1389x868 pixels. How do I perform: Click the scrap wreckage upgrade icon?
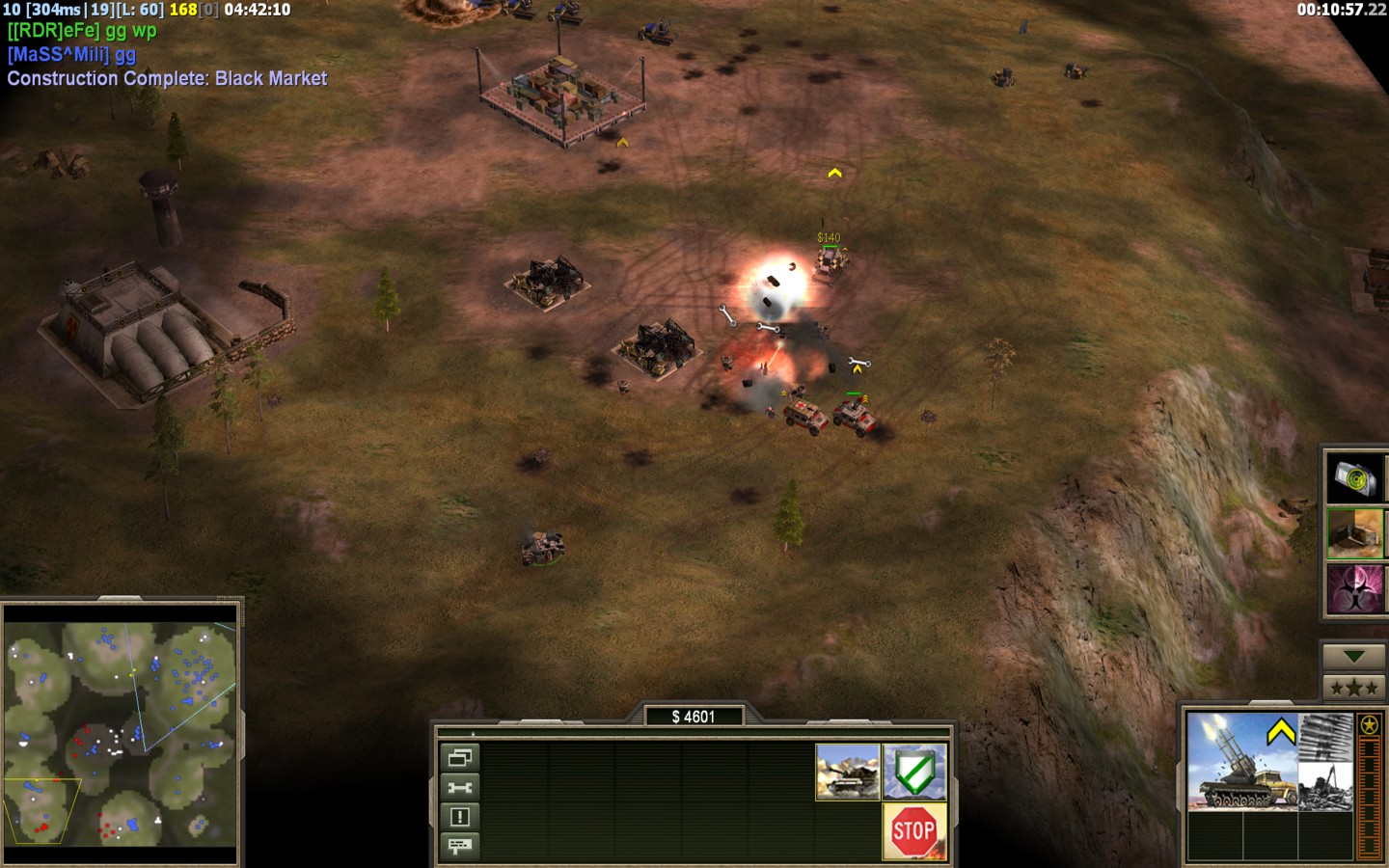(x=1325, y=787)
